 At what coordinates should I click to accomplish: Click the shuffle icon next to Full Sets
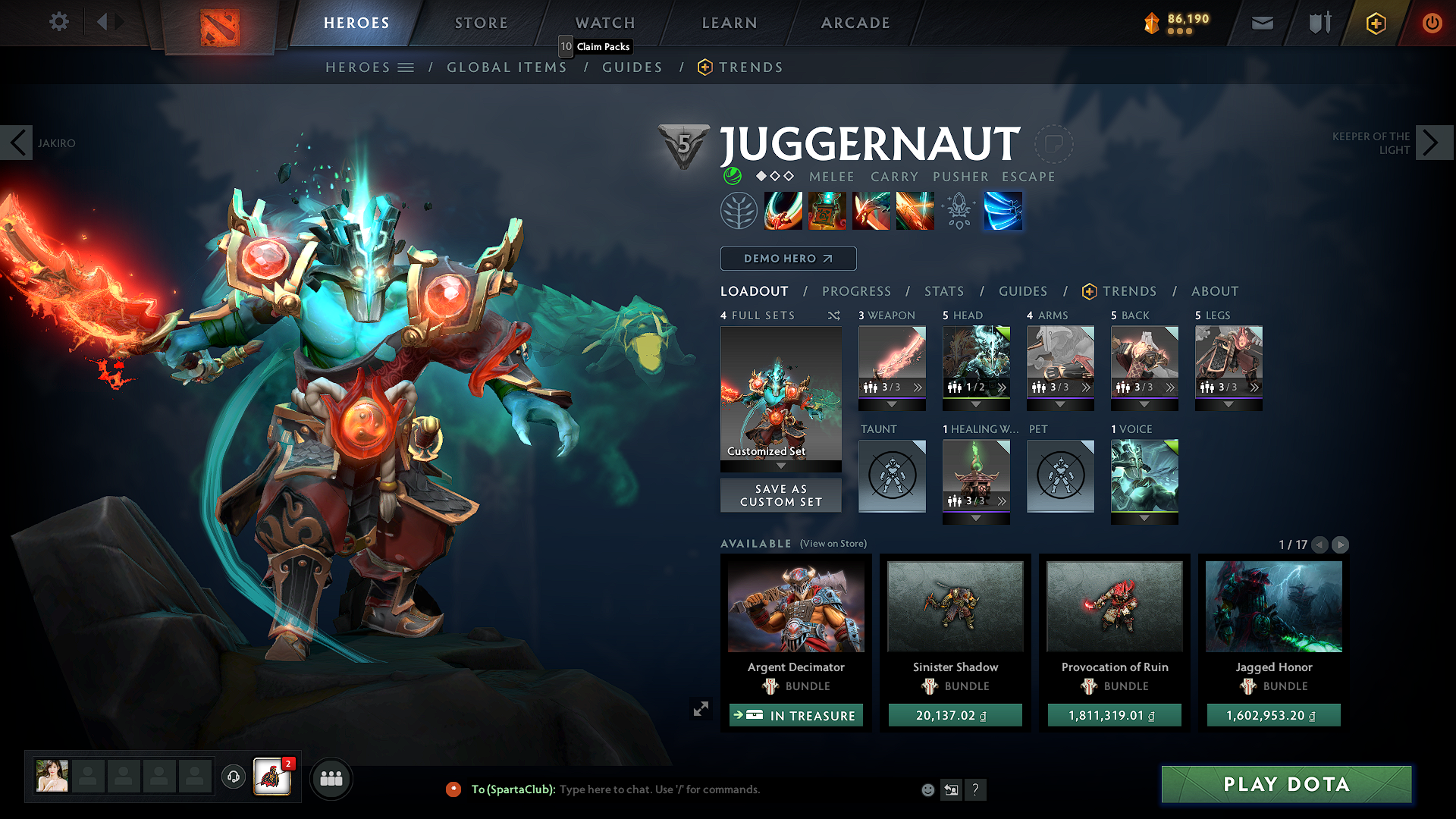[x=833, y=315]
